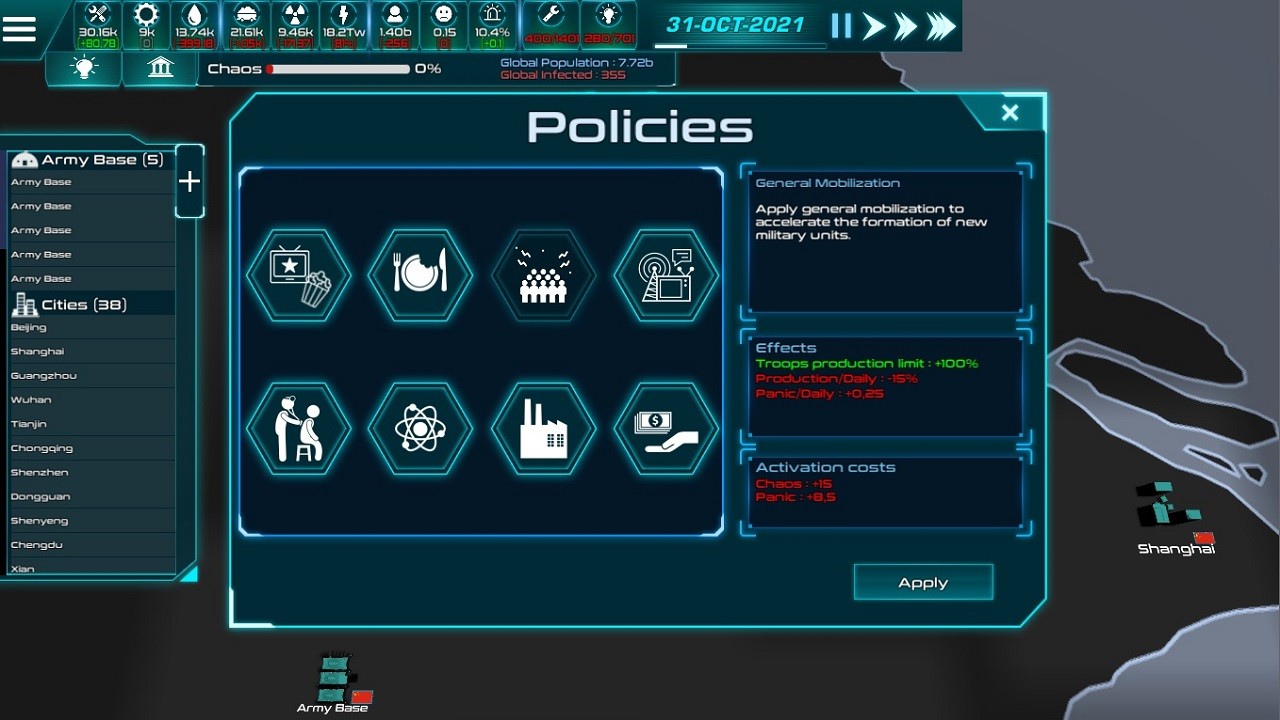Open the lightbulb research panel below the toolbar
1280x720 pixels.
coord(84,67)
